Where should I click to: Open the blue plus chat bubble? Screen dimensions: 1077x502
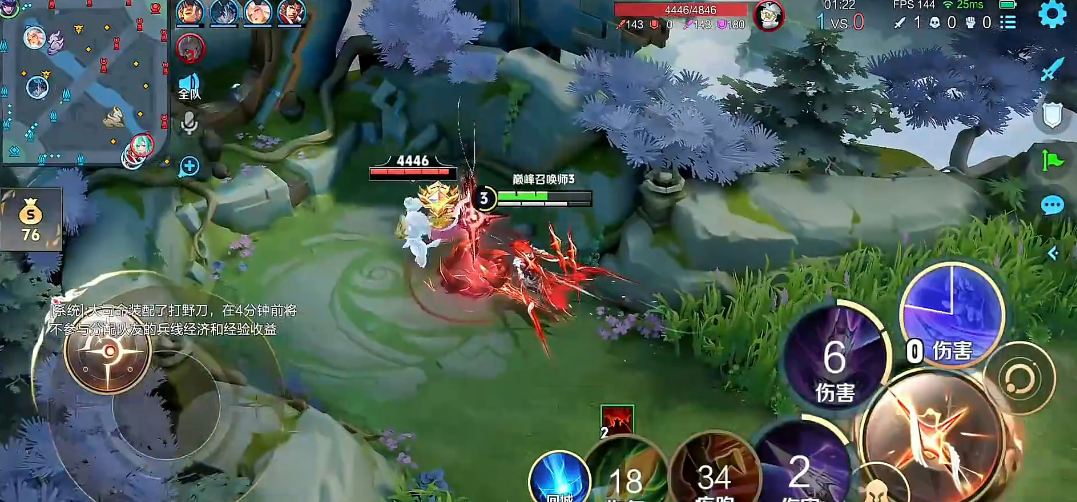pos(189,167)
